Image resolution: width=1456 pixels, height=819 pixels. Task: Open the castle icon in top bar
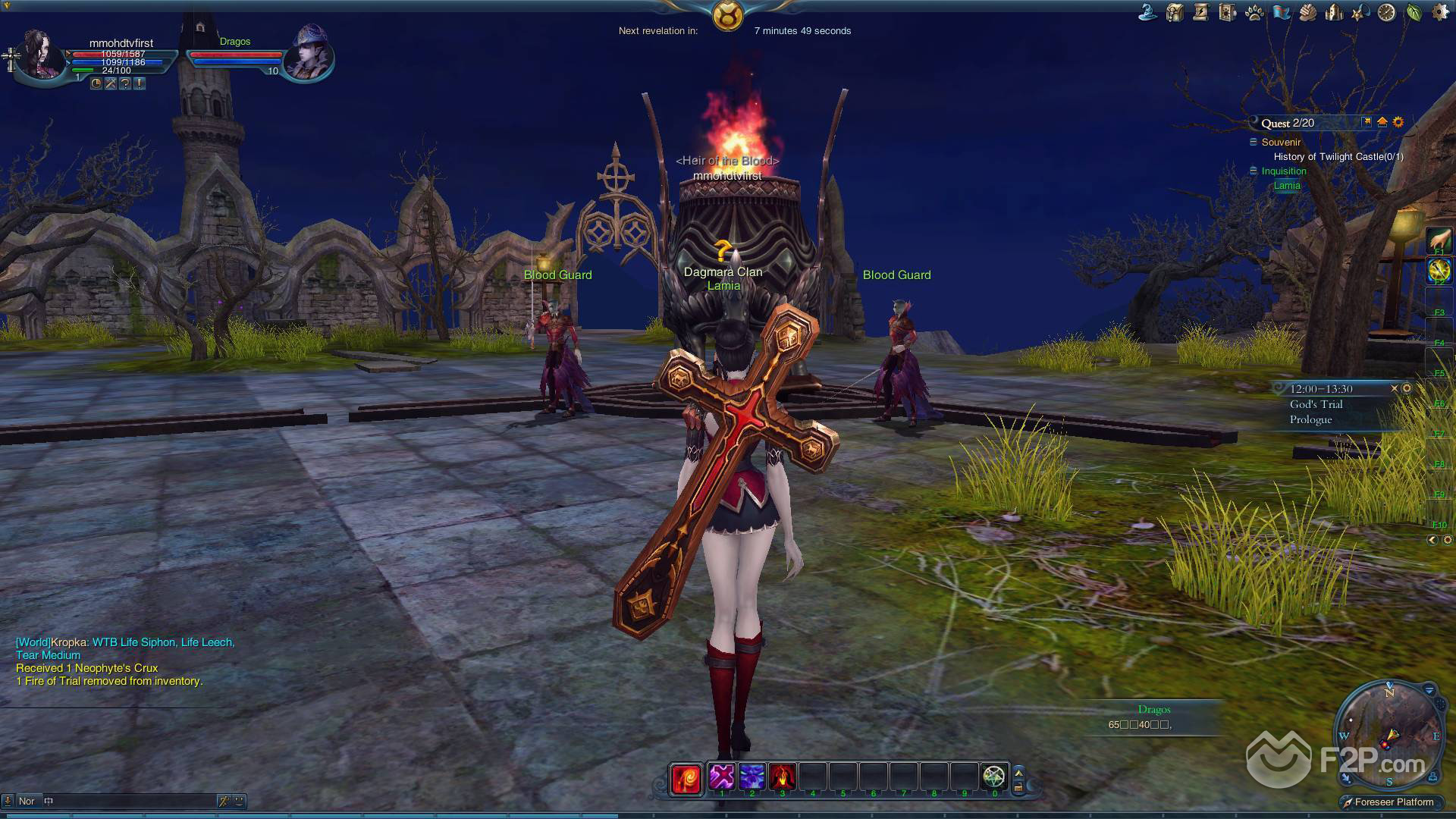pos(1334,12)
